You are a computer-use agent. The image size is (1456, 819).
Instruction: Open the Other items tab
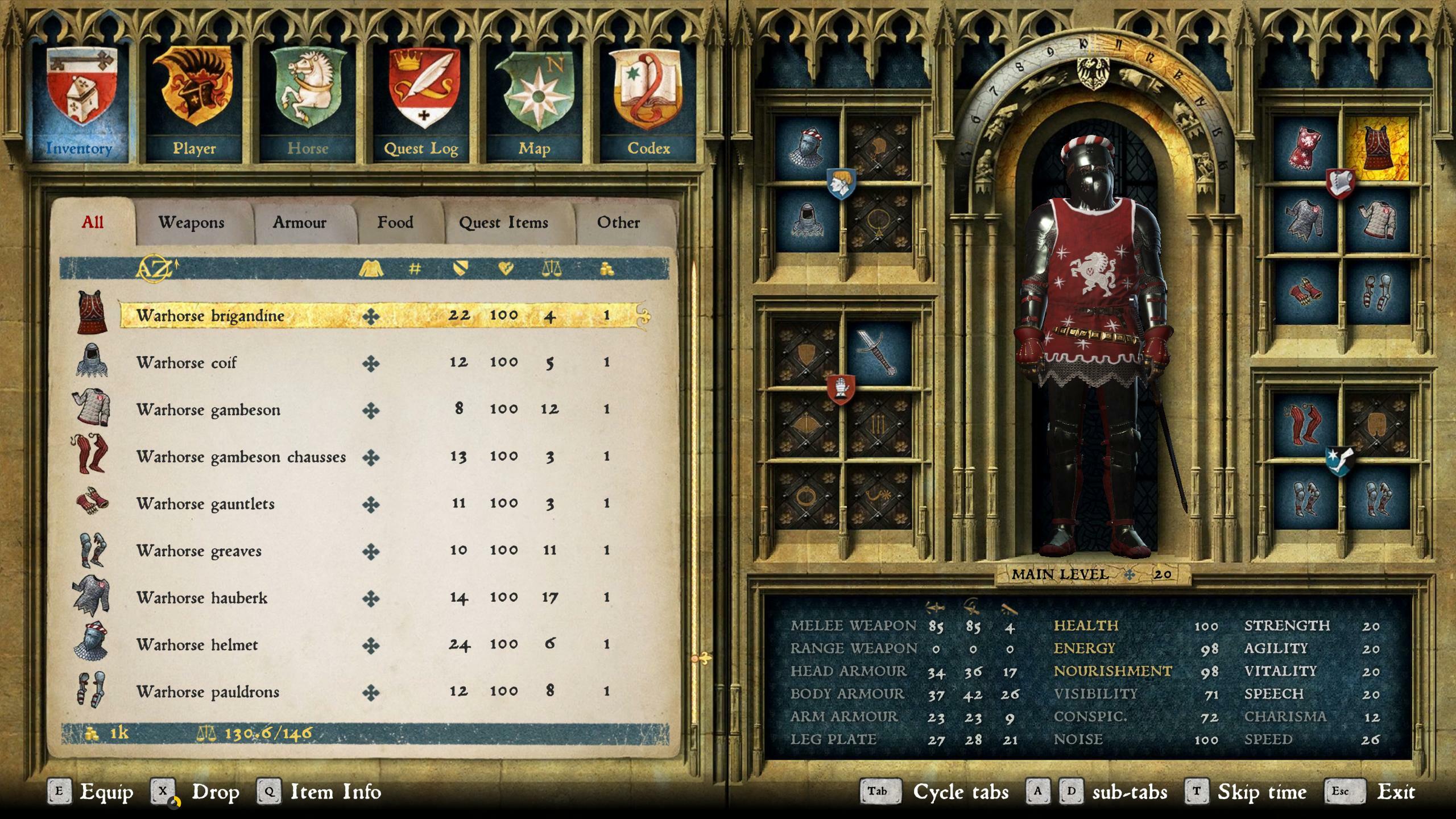point(618,223)
